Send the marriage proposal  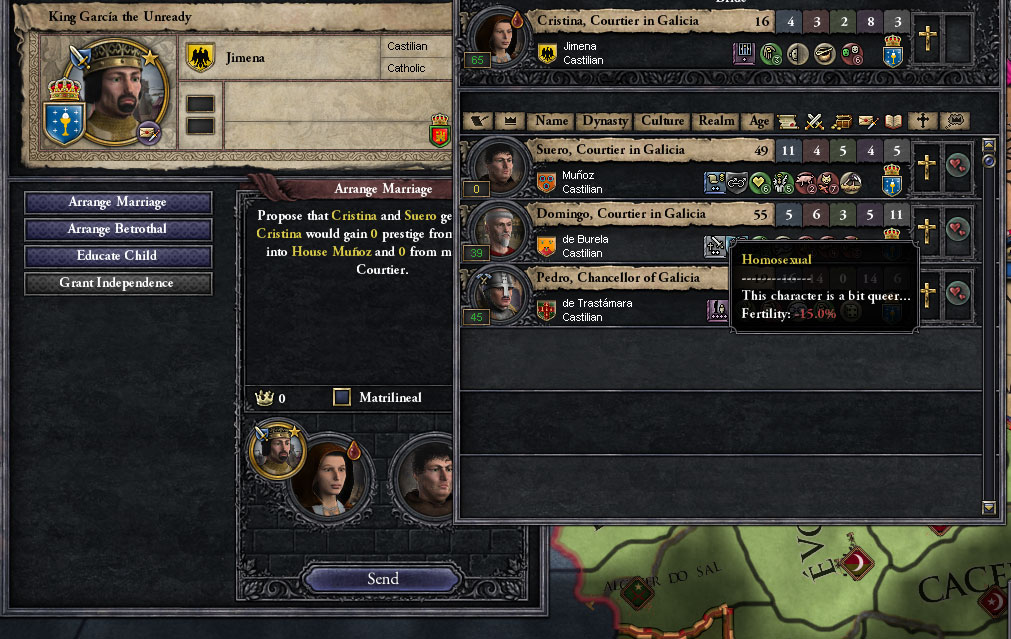pyautogui.click(x=382, y=579)
